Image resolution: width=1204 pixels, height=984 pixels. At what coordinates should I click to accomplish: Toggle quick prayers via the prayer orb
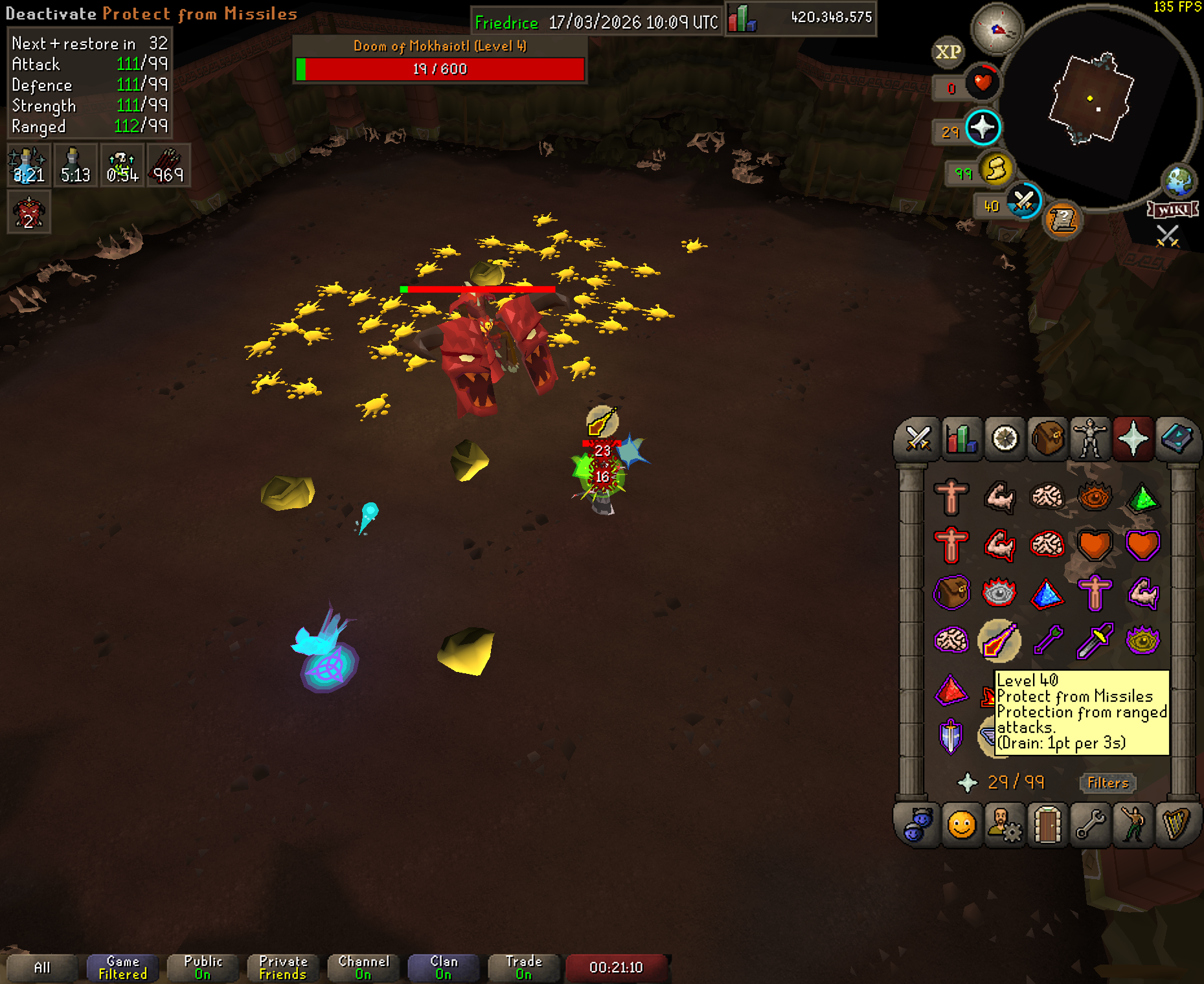click(x=983, y=127)
